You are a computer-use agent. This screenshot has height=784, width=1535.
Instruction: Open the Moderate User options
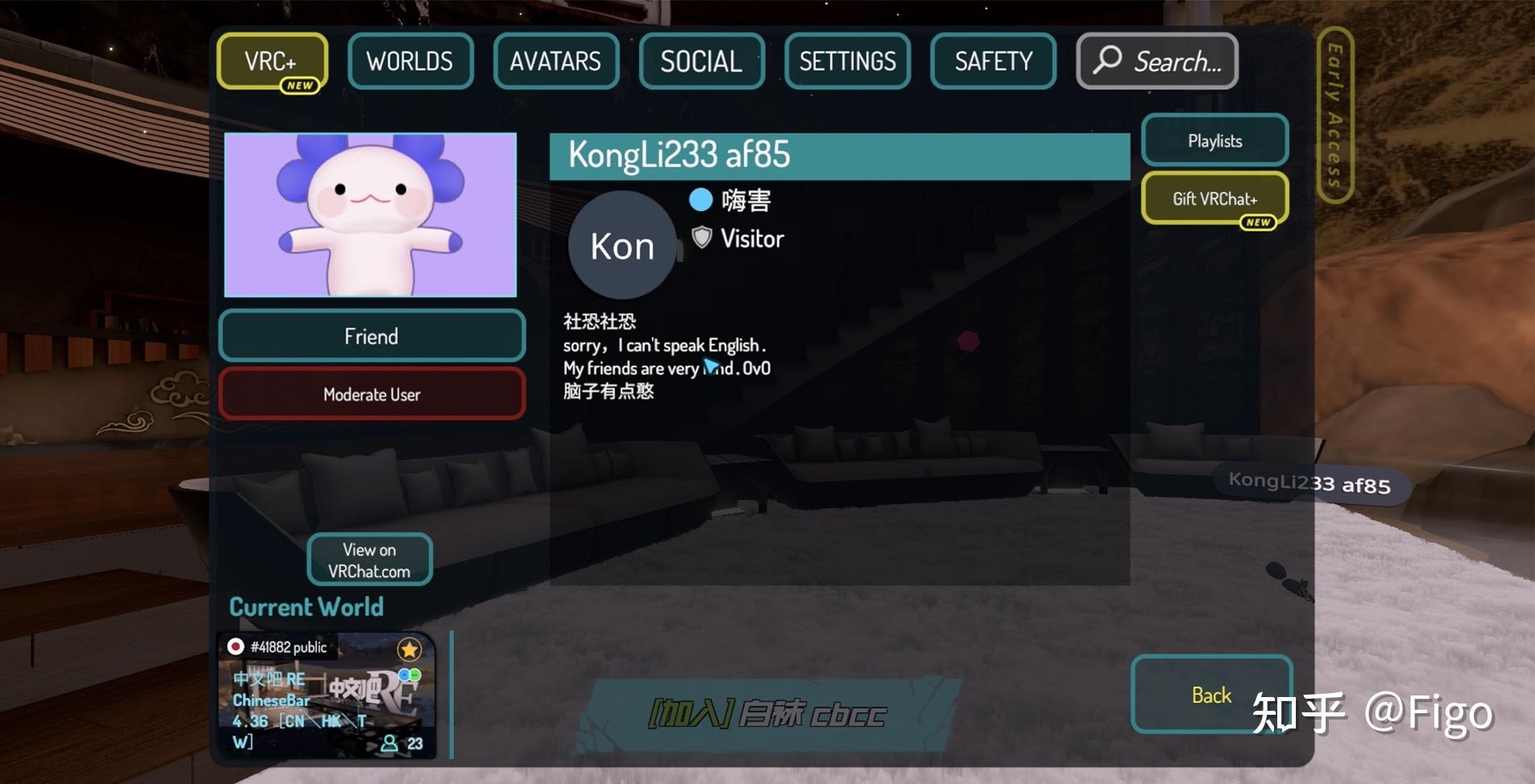pos(371,394)
